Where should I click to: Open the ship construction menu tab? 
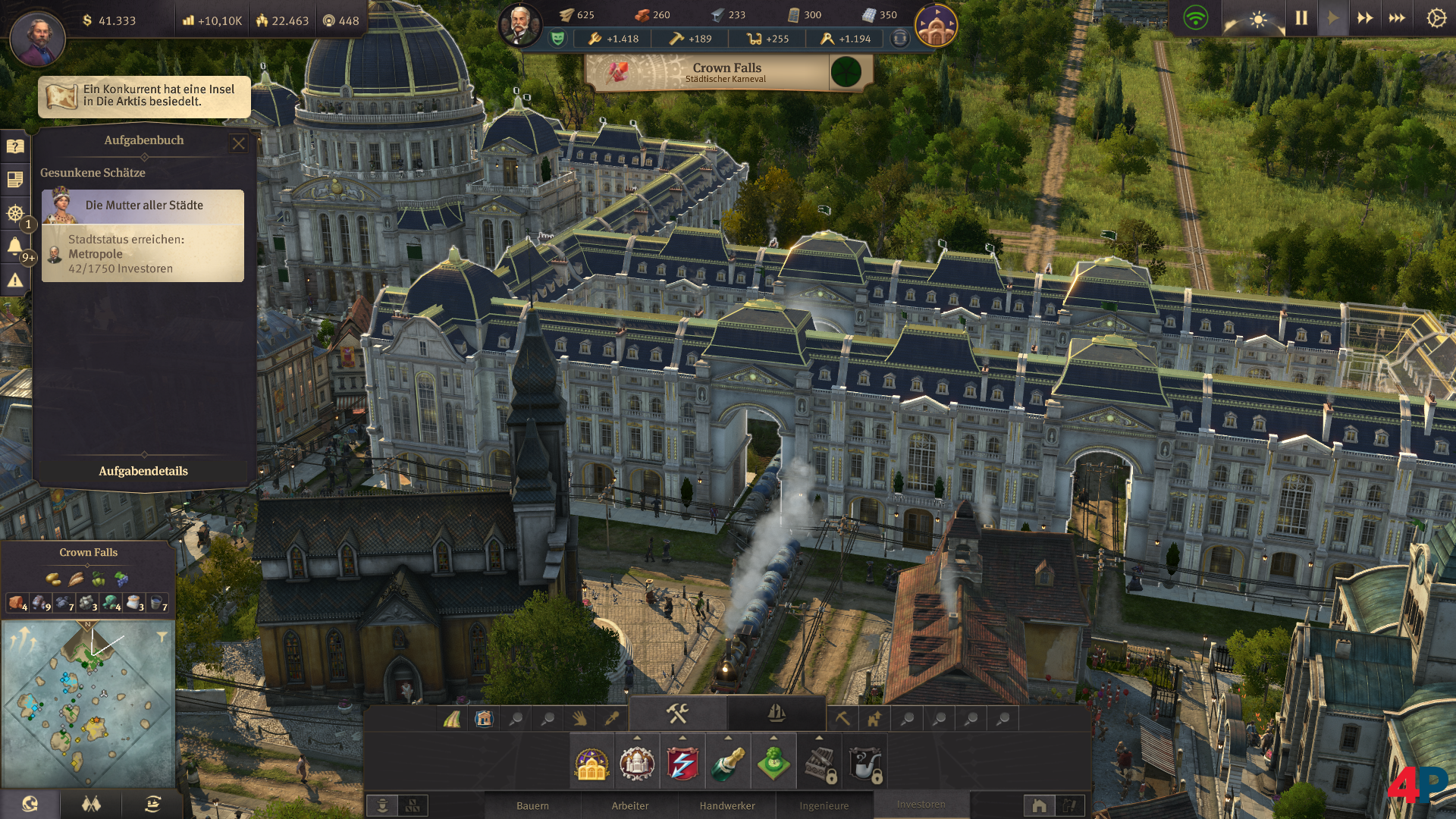(776, 713)
